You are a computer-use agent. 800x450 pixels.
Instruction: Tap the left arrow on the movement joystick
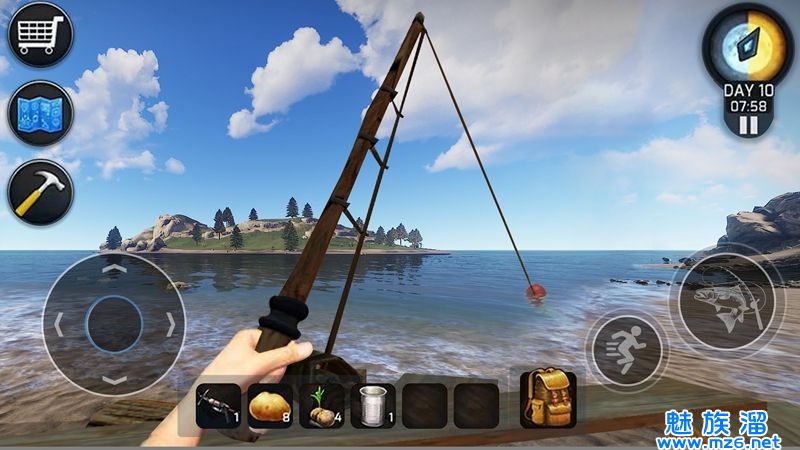click(59, 324)
